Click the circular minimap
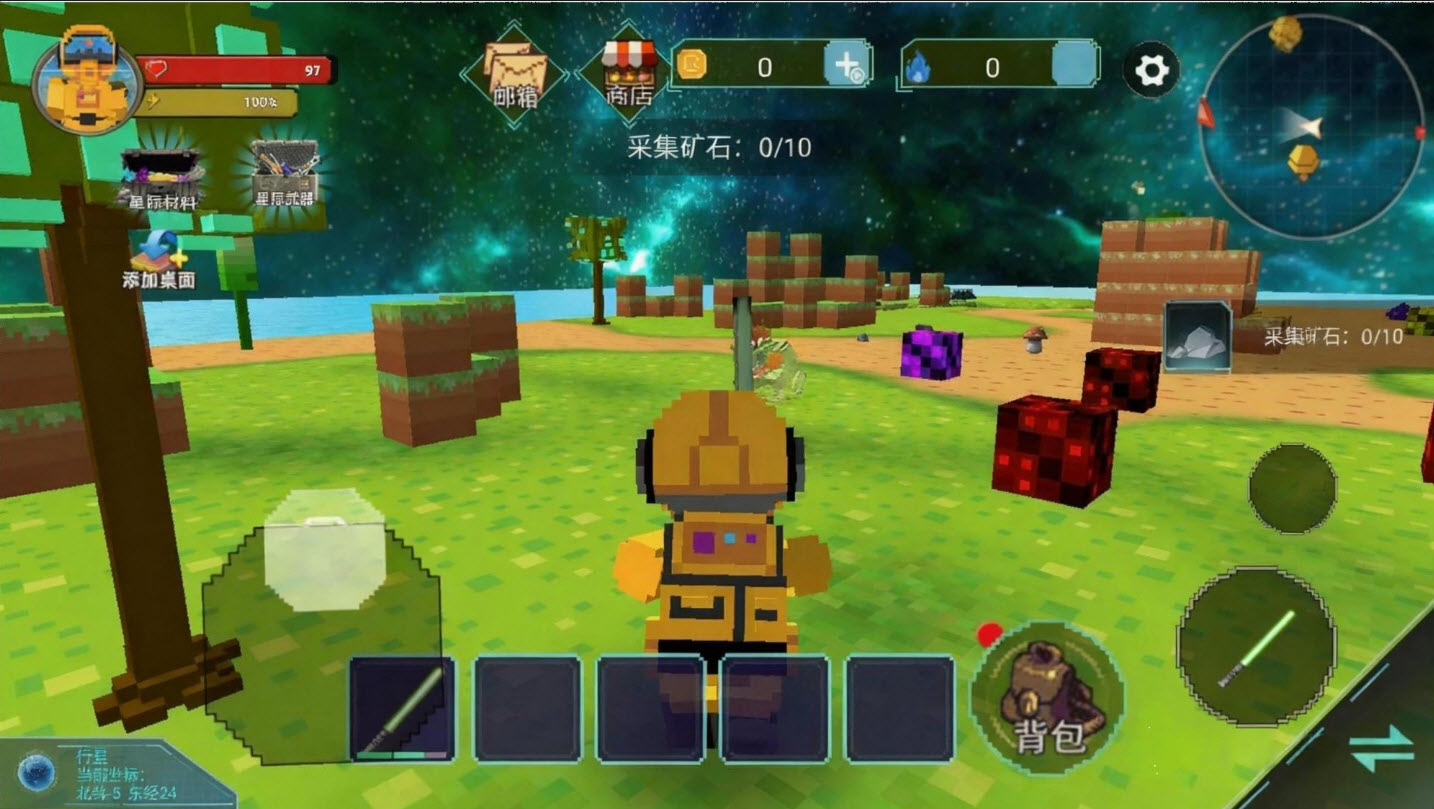 pyautogui.click(x=1310, y=126)
